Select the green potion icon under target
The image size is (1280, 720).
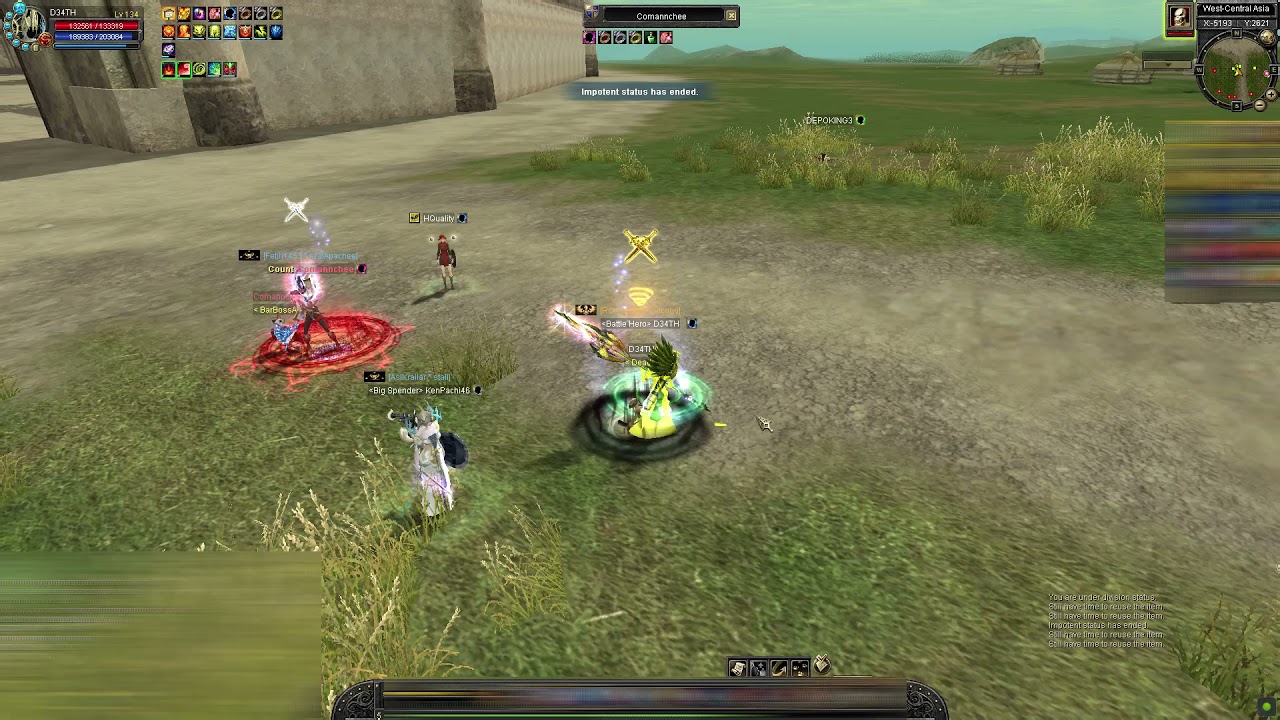click(651, 38)
